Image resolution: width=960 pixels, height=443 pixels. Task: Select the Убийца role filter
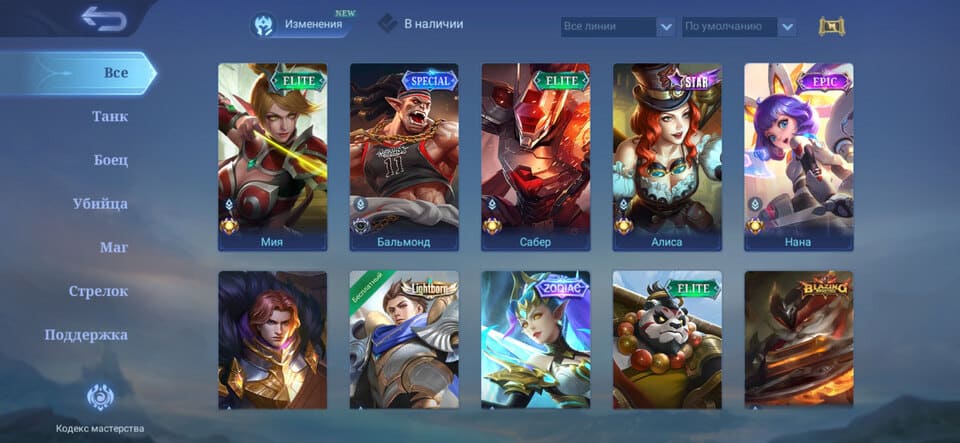click(100, 204)
